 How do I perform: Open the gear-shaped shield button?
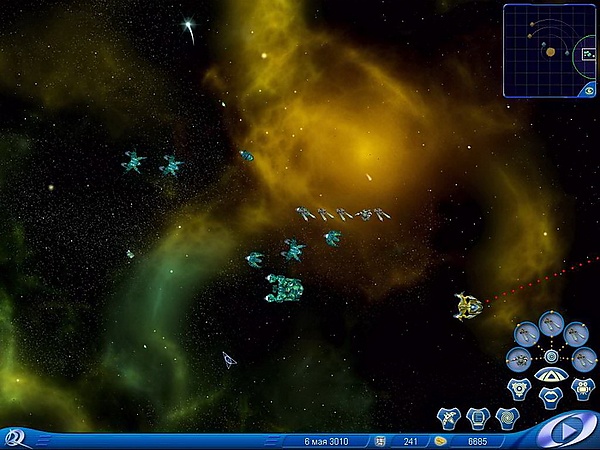[517, 385]
